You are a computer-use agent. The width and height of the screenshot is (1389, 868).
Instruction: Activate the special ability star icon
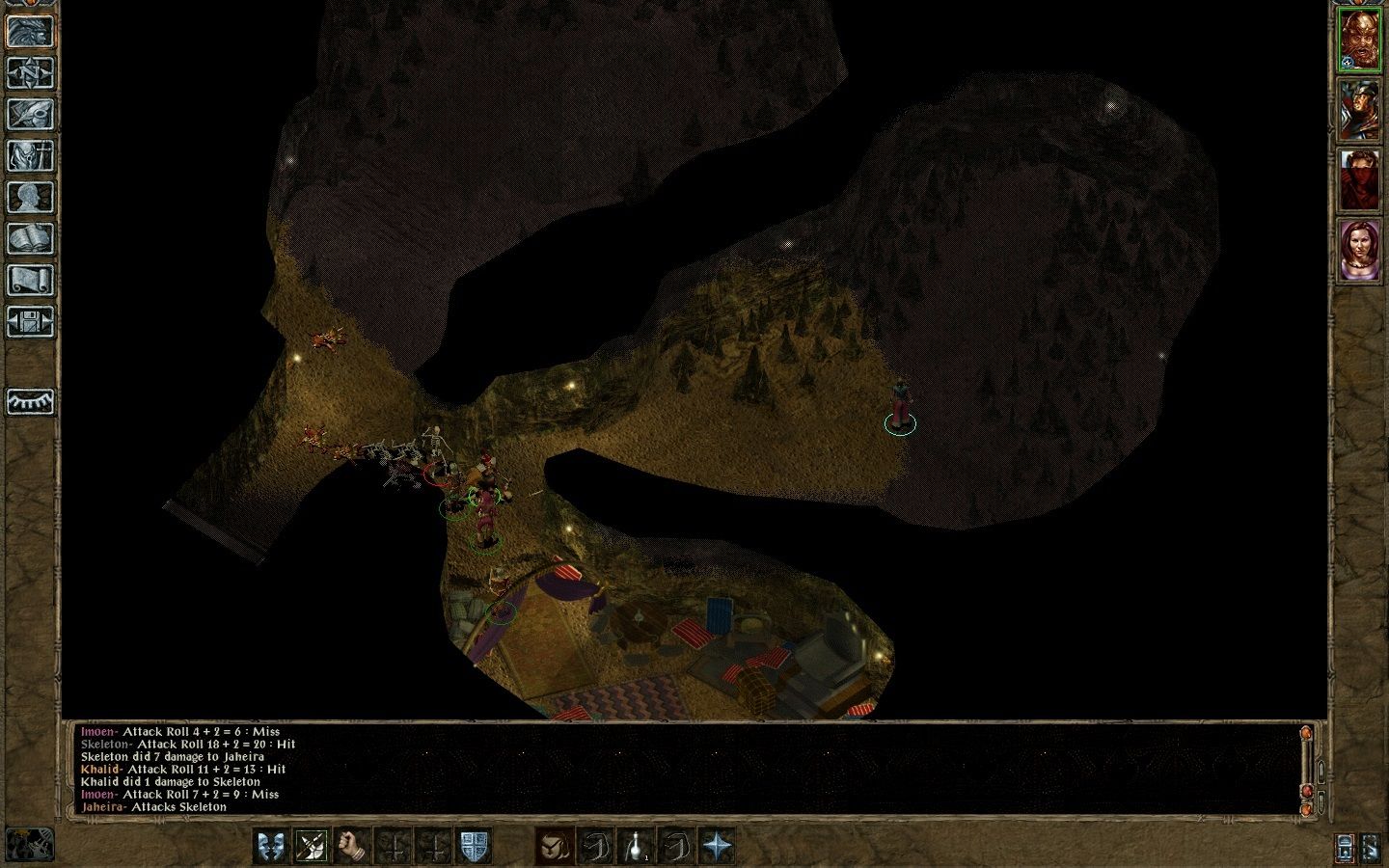coord(717,844)
